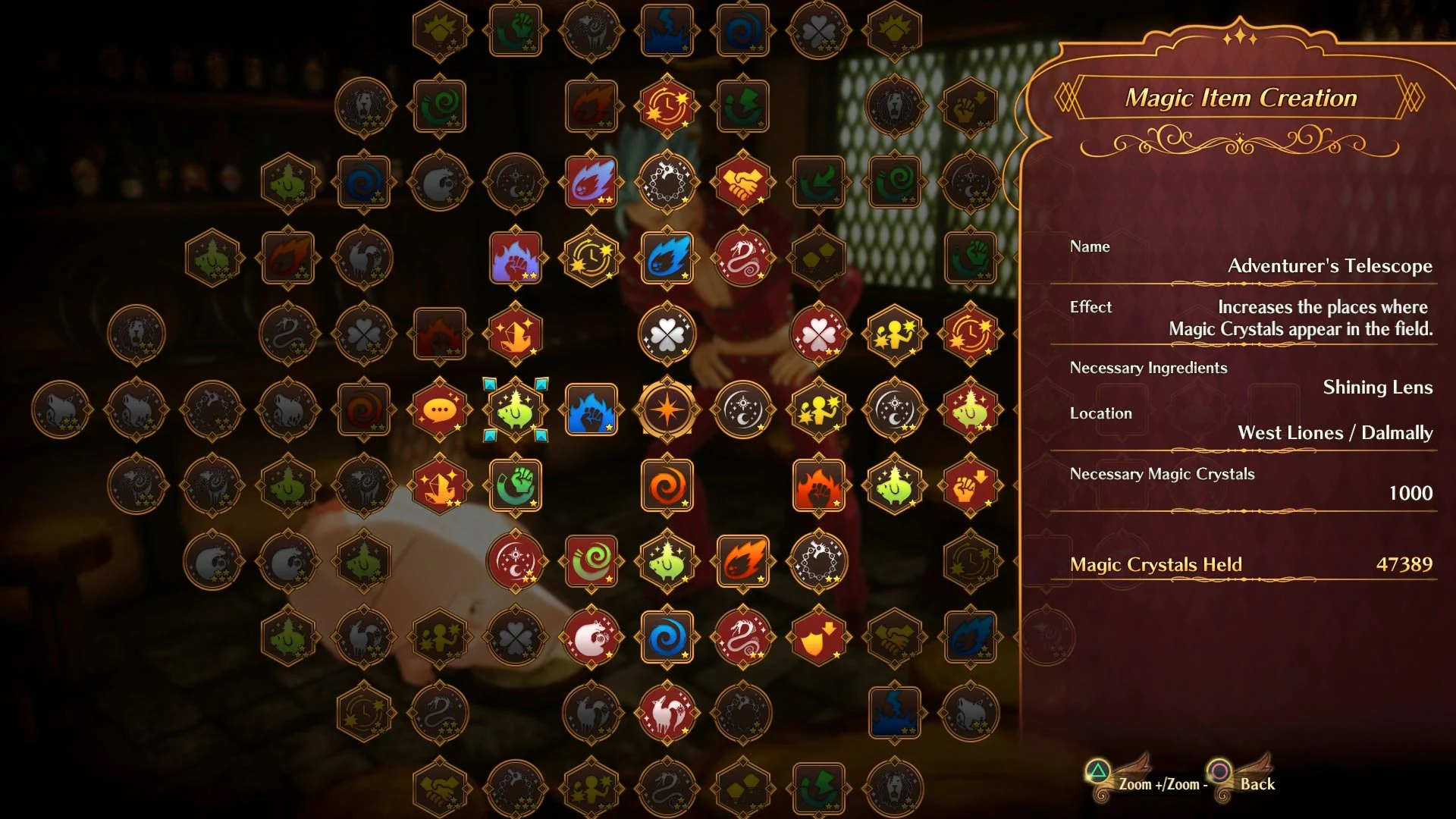Select the green fist with magnet node

(x=516, y=486)
